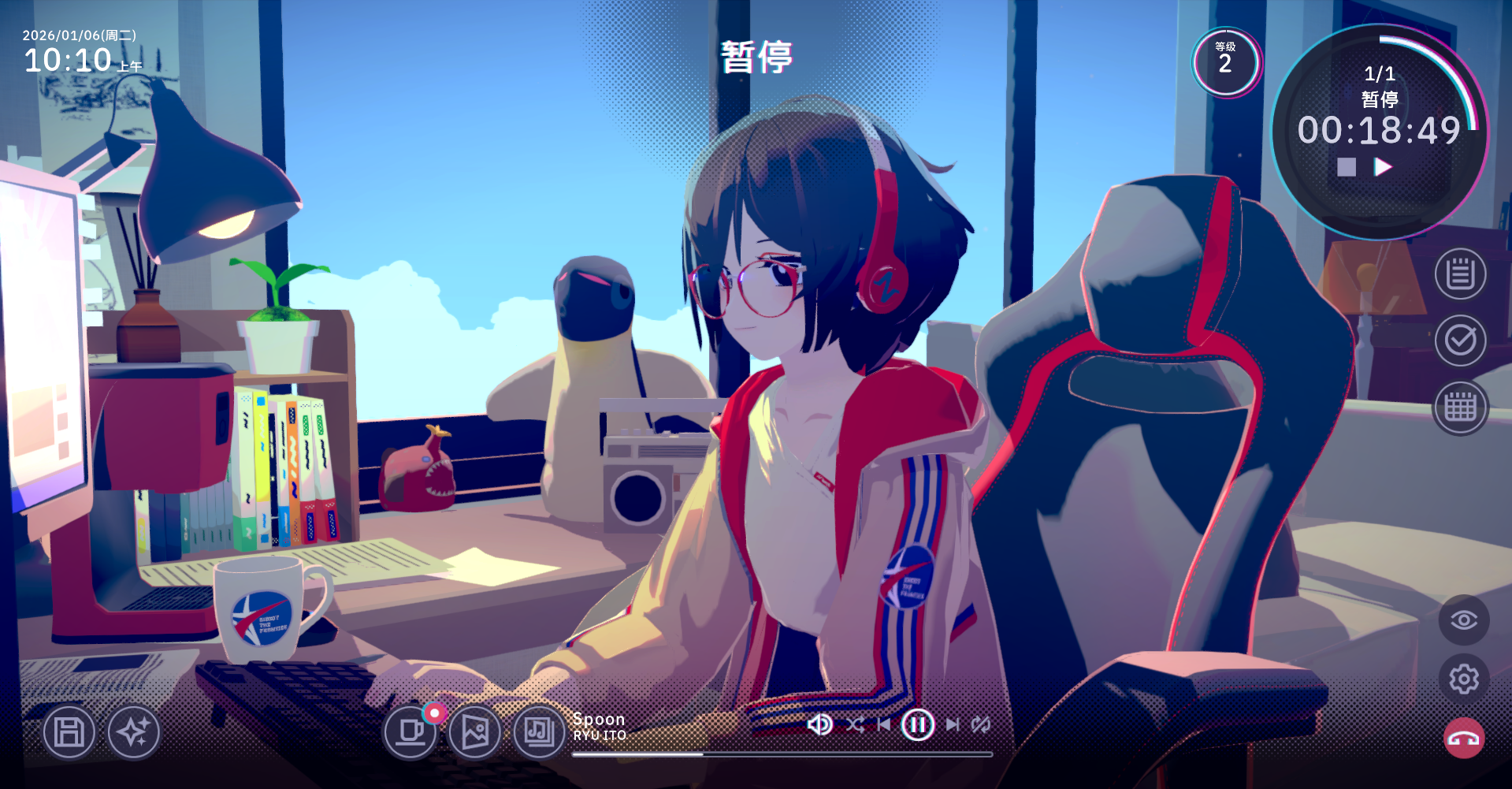Viewport: 1512px width, 789px height.
Task: Hide the interface with the eye toggle
Action: (x=1463, y=620)
